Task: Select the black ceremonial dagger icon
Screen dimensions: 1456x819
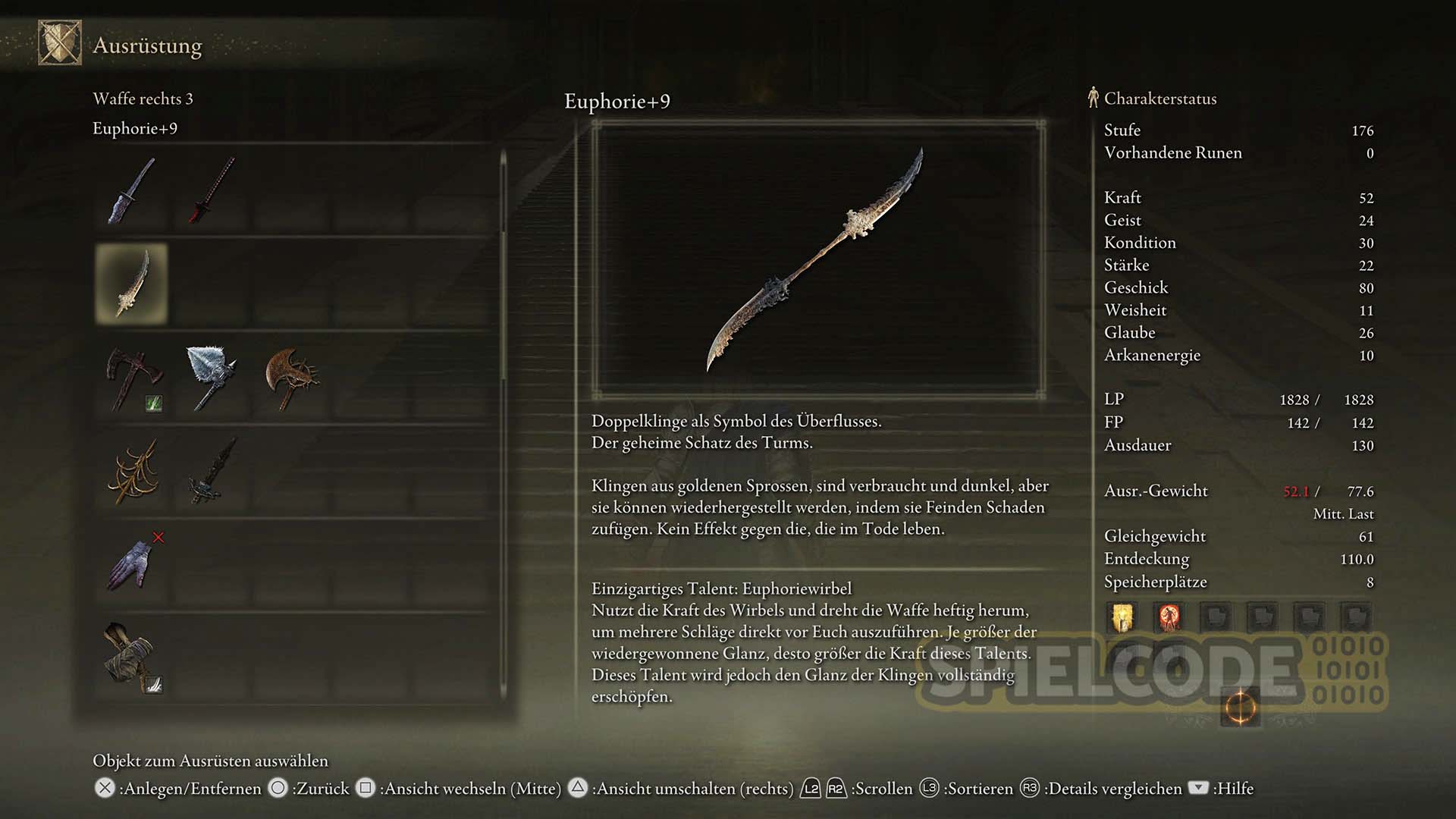Action: pyautogui.click(x=215, y=470)
